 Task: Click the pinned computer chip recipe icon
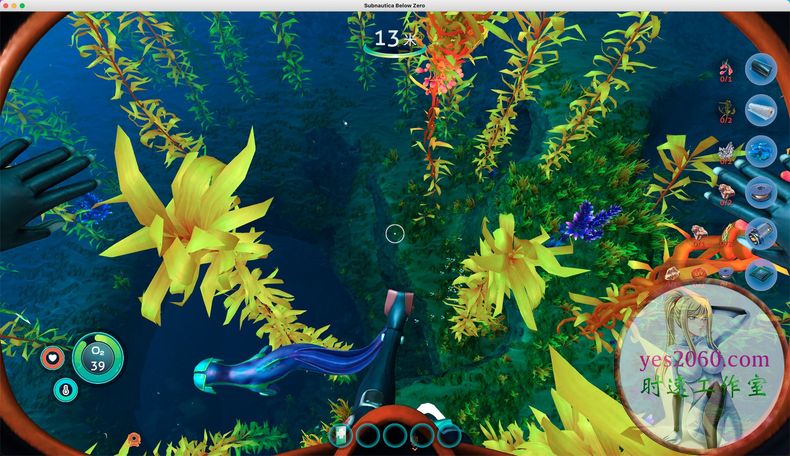(x=761, y=273)
